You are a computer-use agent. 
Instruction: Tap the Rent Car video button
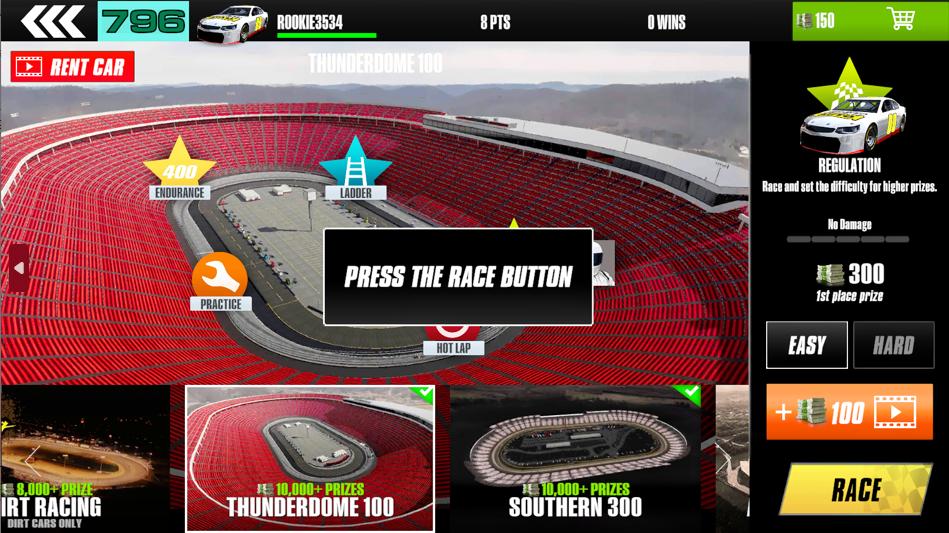tap(73, 67)
